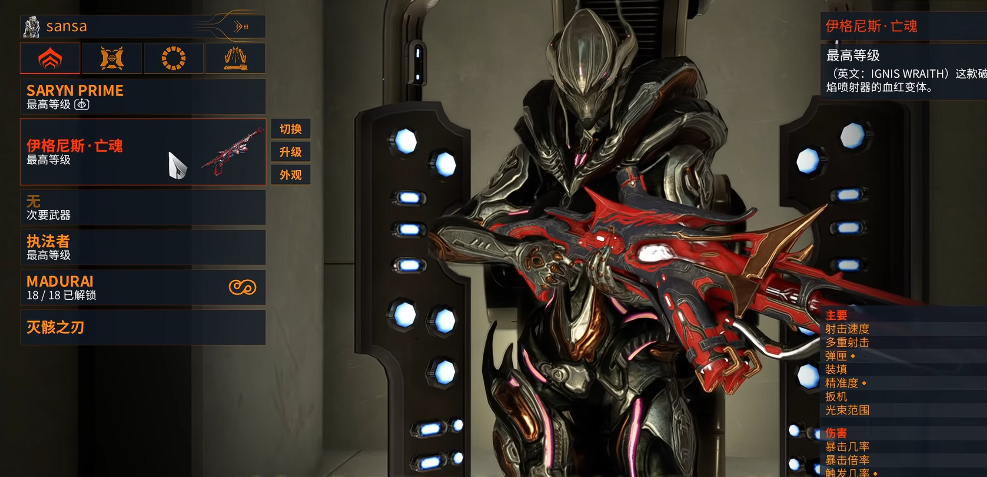Viewport: 987px width, 477px height.
Task: Select the SARYN PRIME warframe row
Action: pos(143,96)
